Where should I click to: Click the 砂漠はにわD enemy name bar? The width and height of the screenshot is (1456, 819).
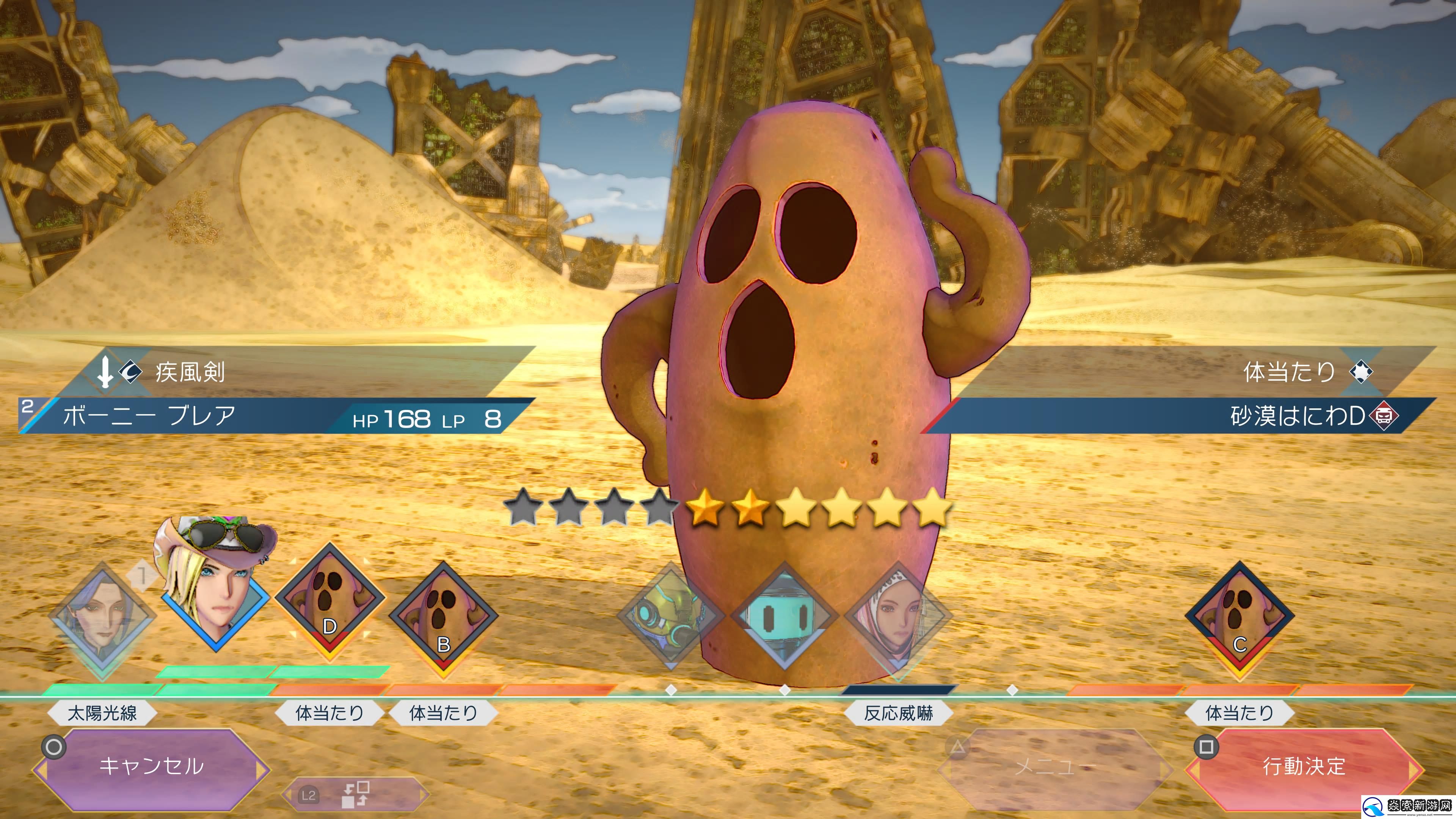(x=1181, y=417)
